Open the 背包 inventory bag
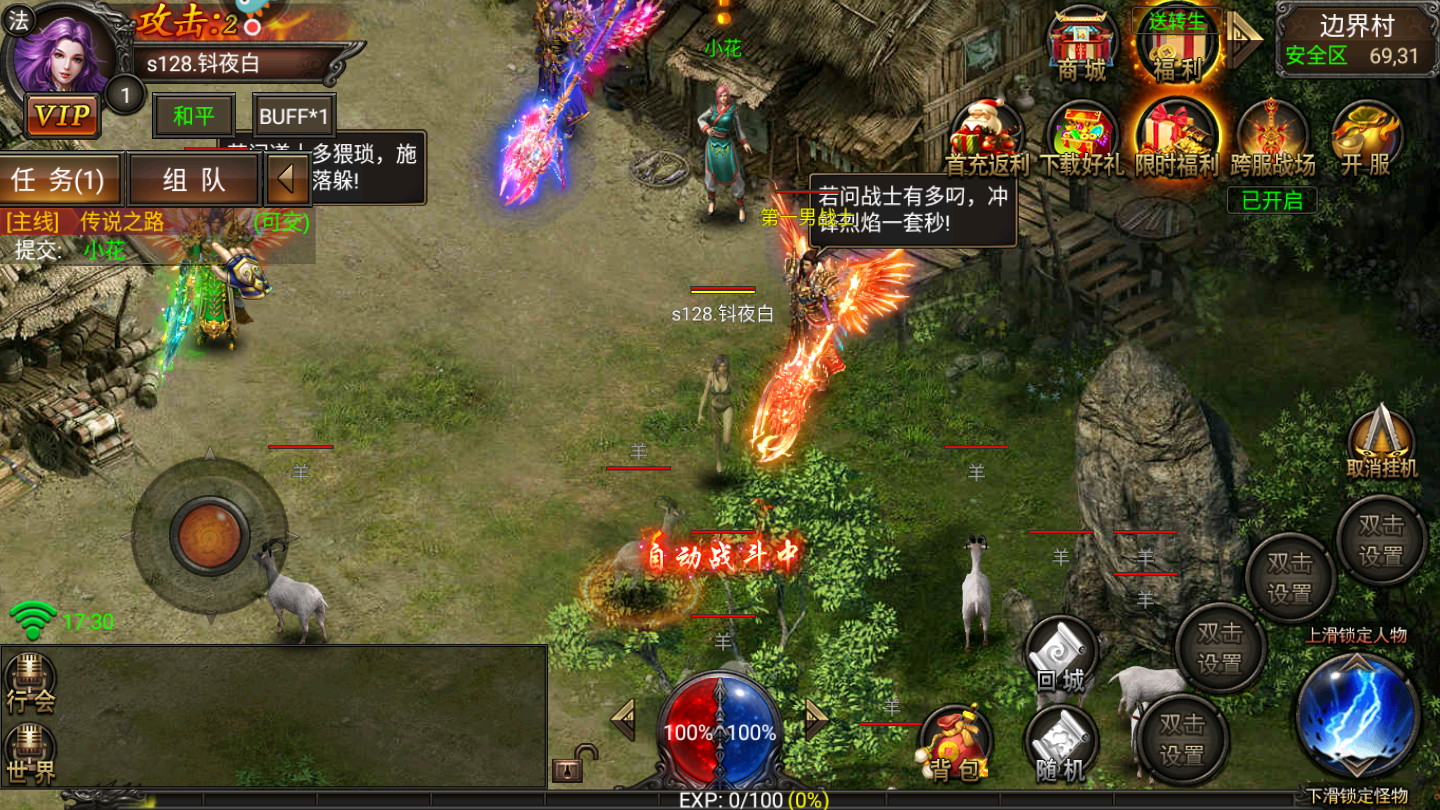The width and height of the screenshot is (1440, 810). [x=954, y=744]
